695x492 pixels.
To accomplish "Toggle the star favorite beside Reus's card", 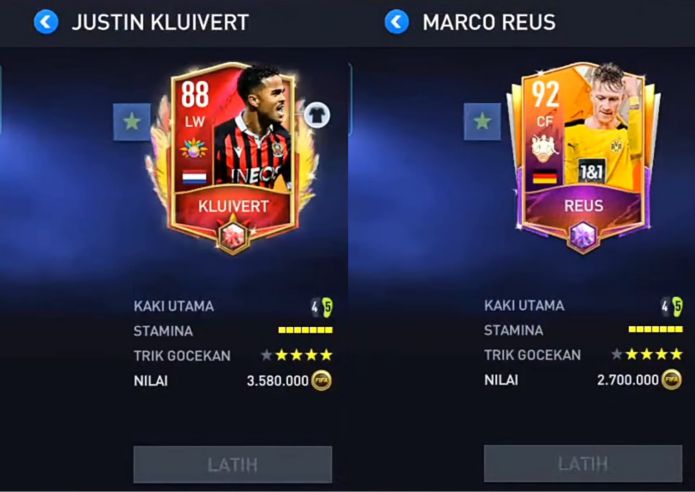I will click(482, 122).
